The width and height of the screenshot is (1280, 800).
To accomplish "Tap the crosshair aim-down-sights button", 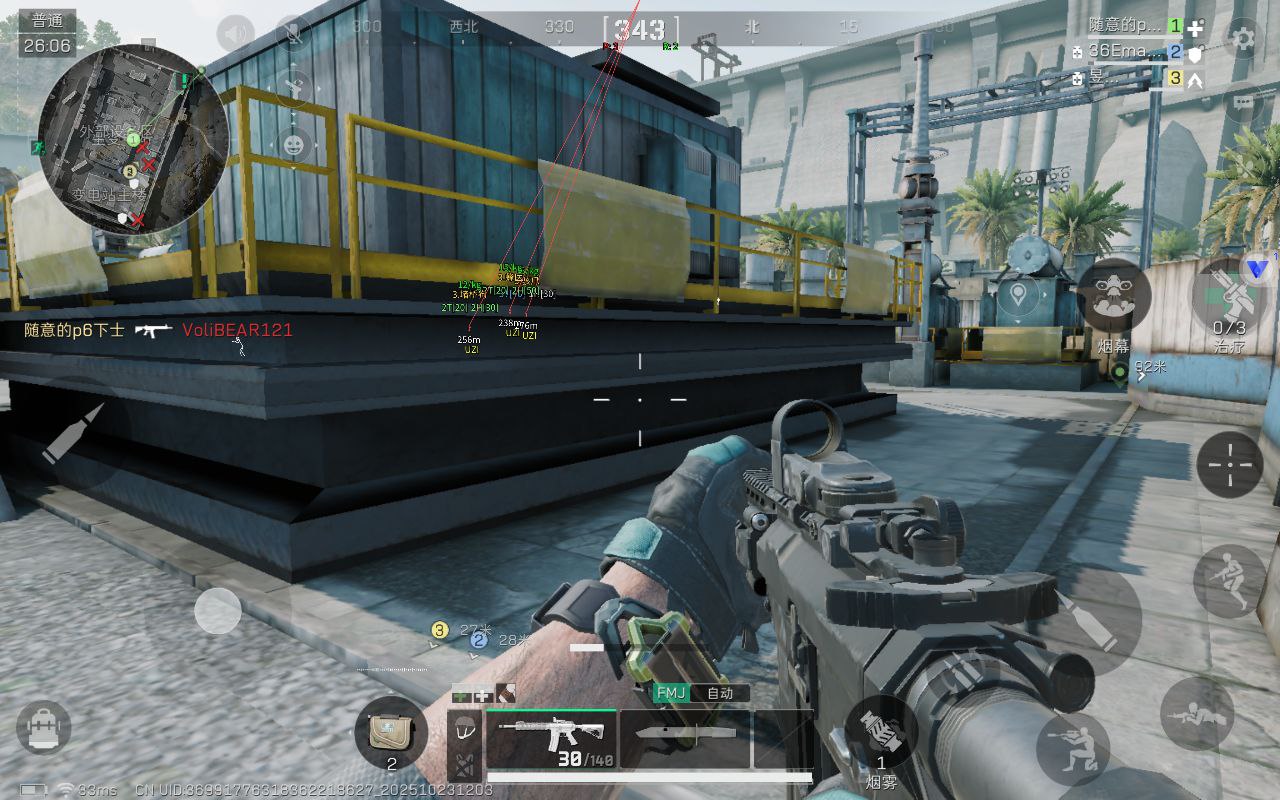I will 1230,465.
